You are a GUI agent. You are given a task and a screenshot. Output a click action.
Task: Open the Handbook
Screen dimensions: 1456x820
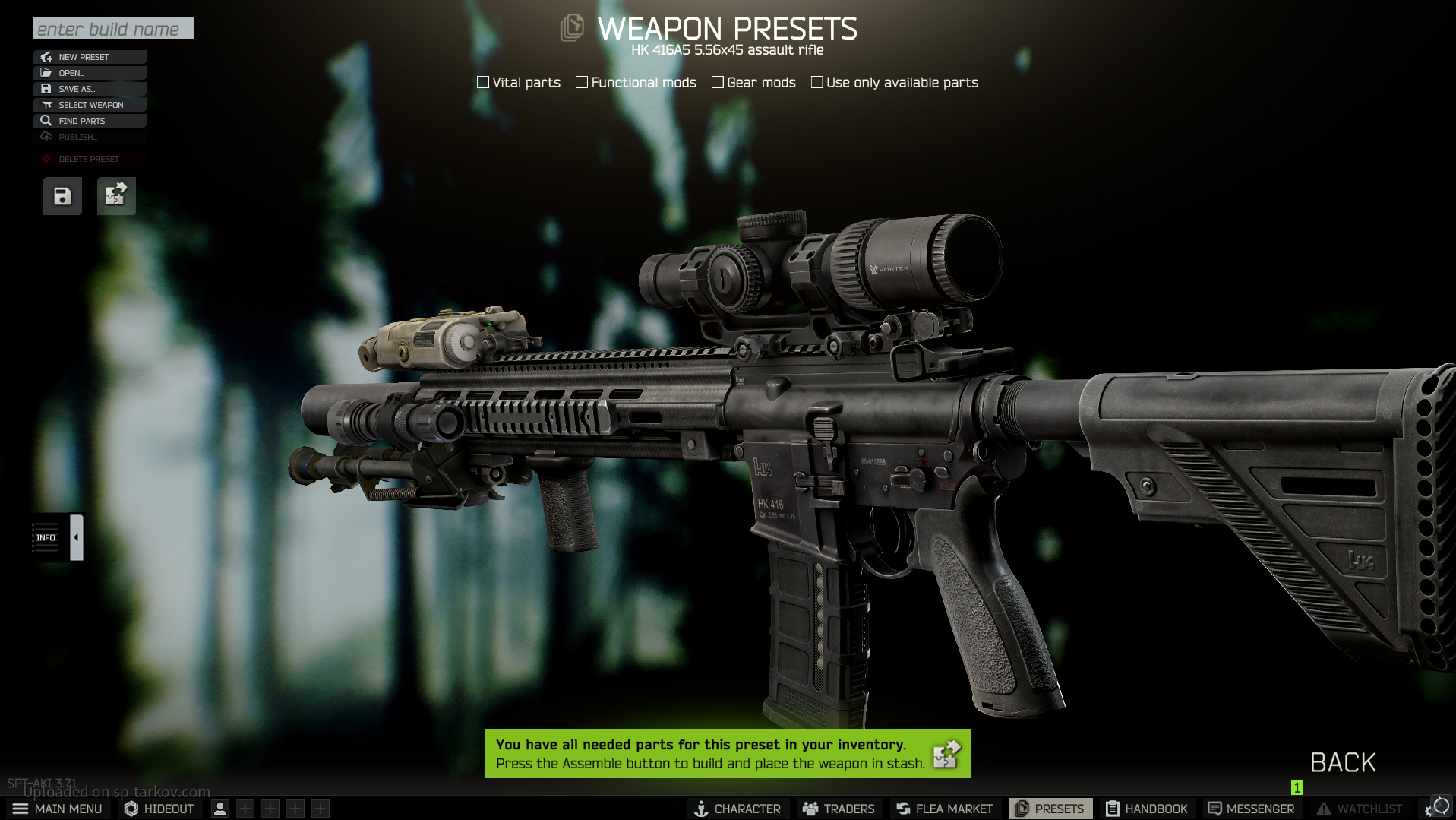[1147, 809]
